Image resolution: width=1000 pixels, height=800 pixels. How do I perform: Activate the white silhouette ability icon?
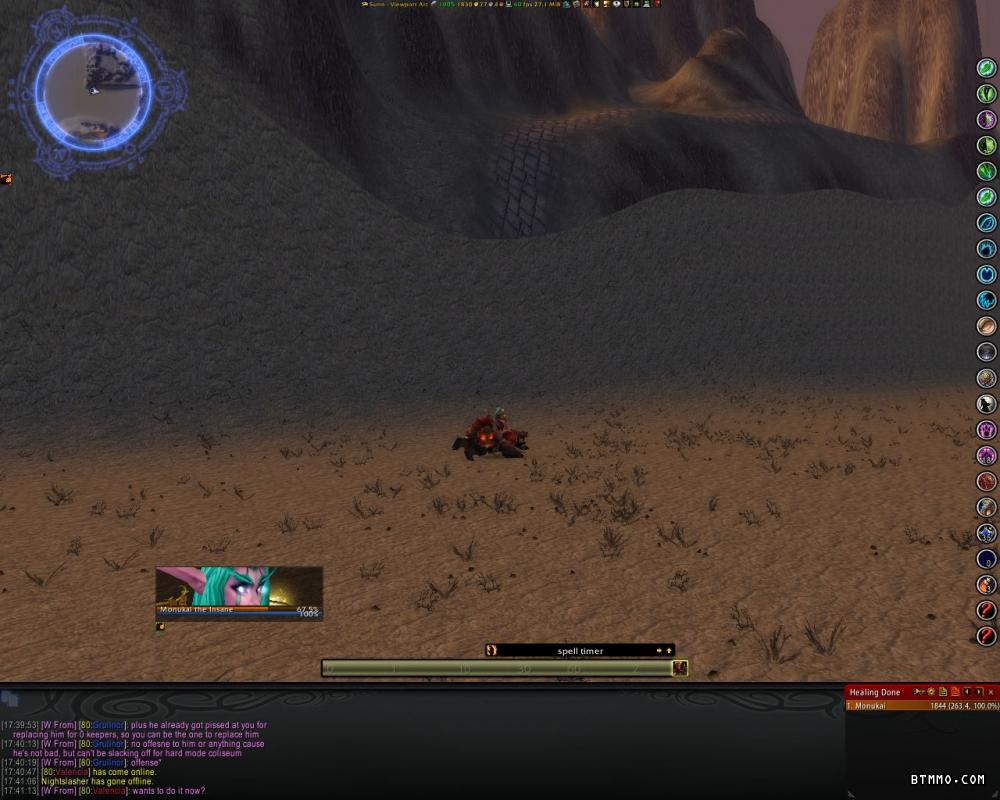pos(987,404)
